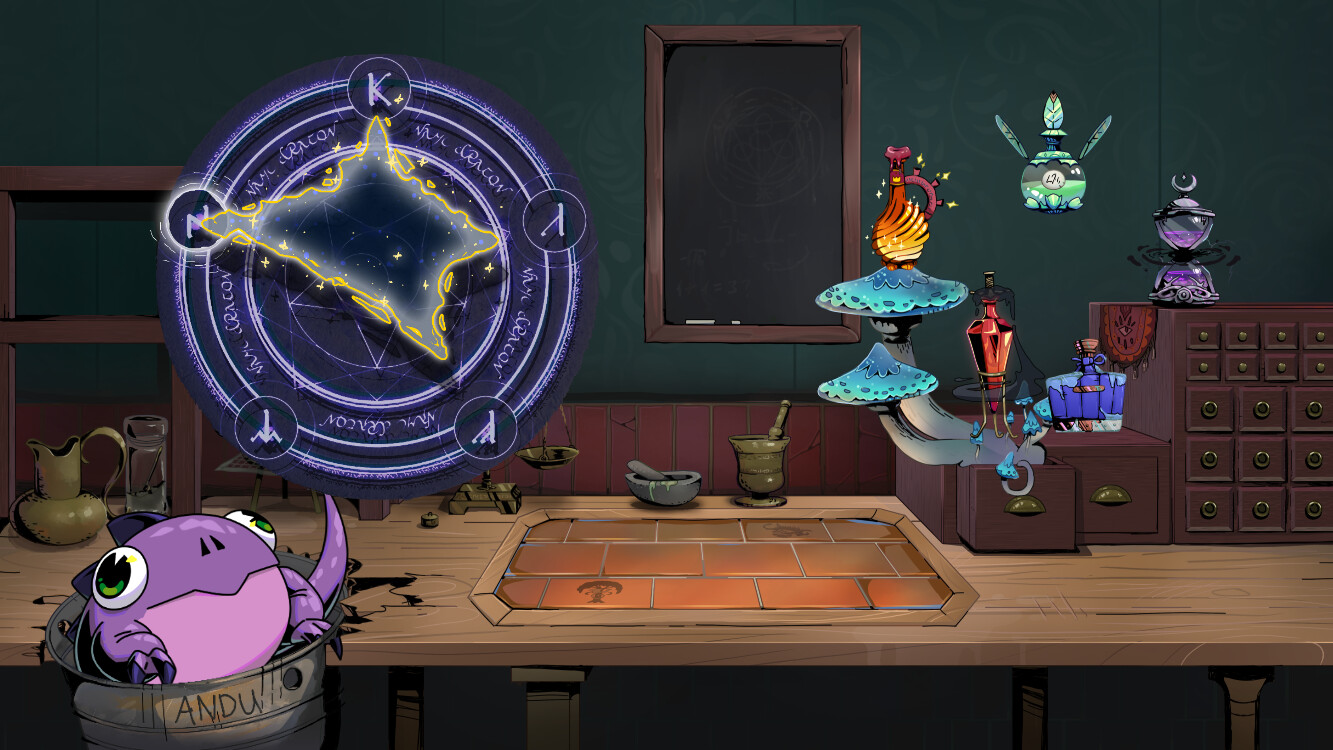Activate the K rune on the magic circle

(379, 89)
